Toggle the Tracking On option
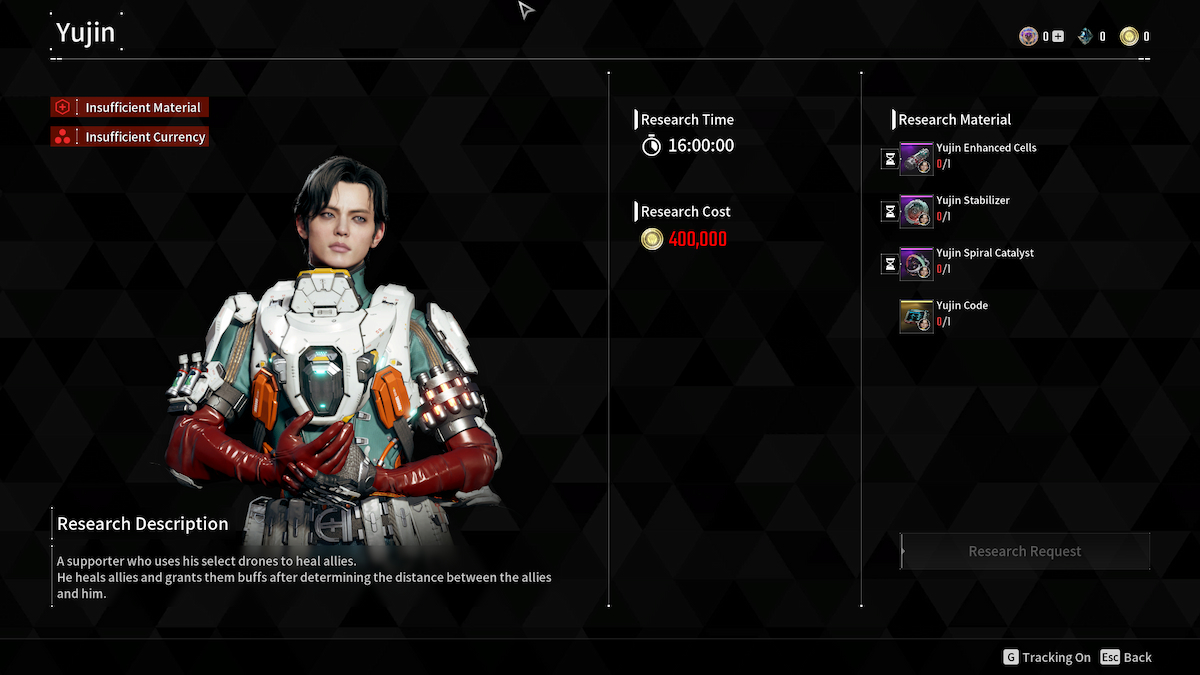 tap(1047, 657)
